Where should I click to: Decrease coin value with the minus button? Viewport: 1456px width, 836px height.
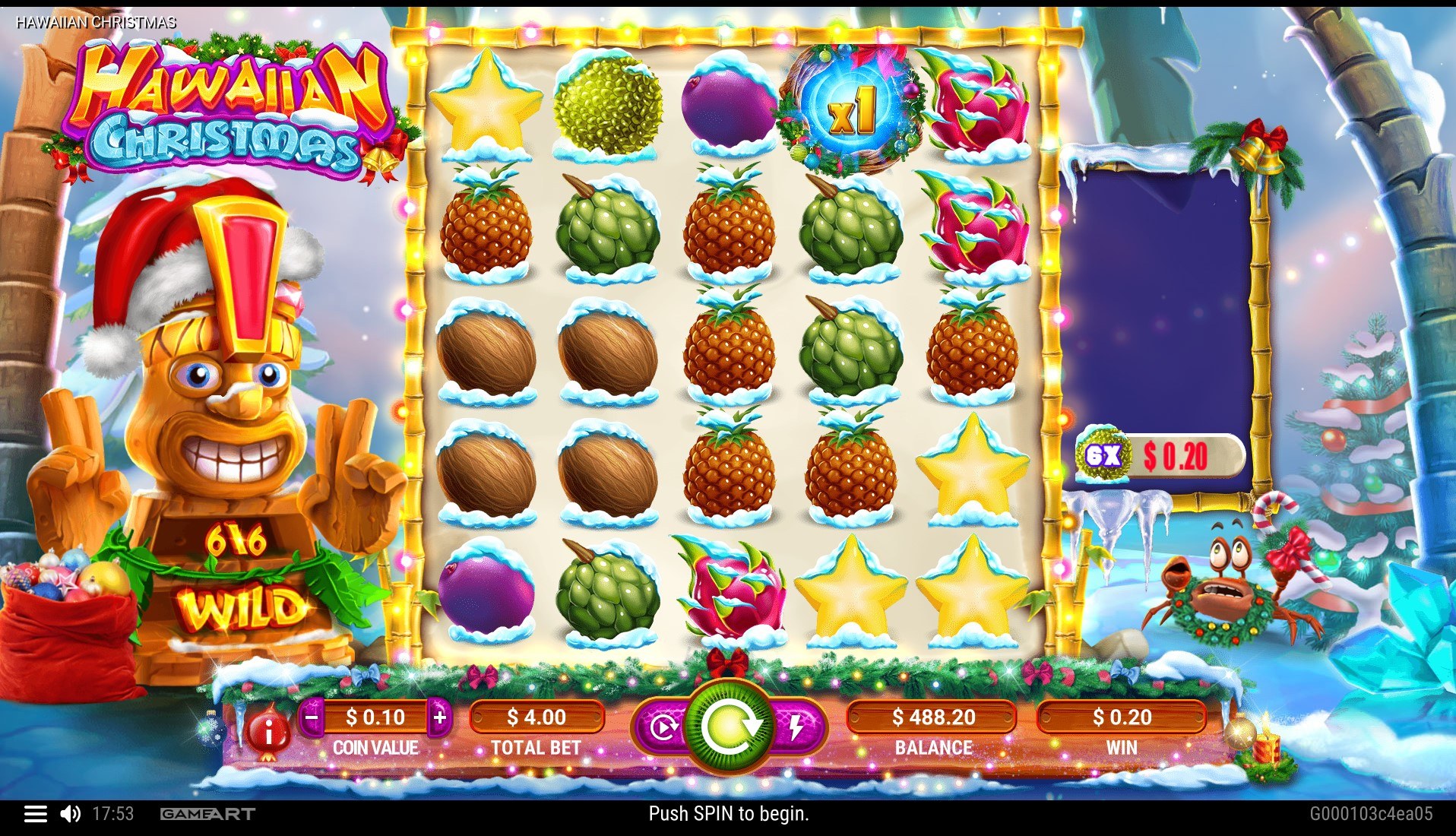310,717
